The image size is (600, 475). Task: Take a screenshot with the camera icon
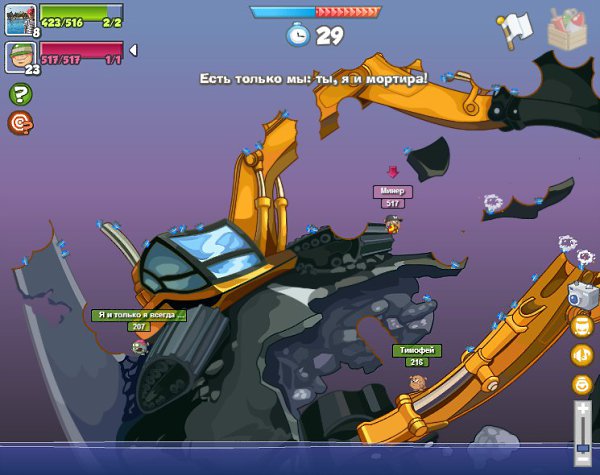[x=582, y=293]
